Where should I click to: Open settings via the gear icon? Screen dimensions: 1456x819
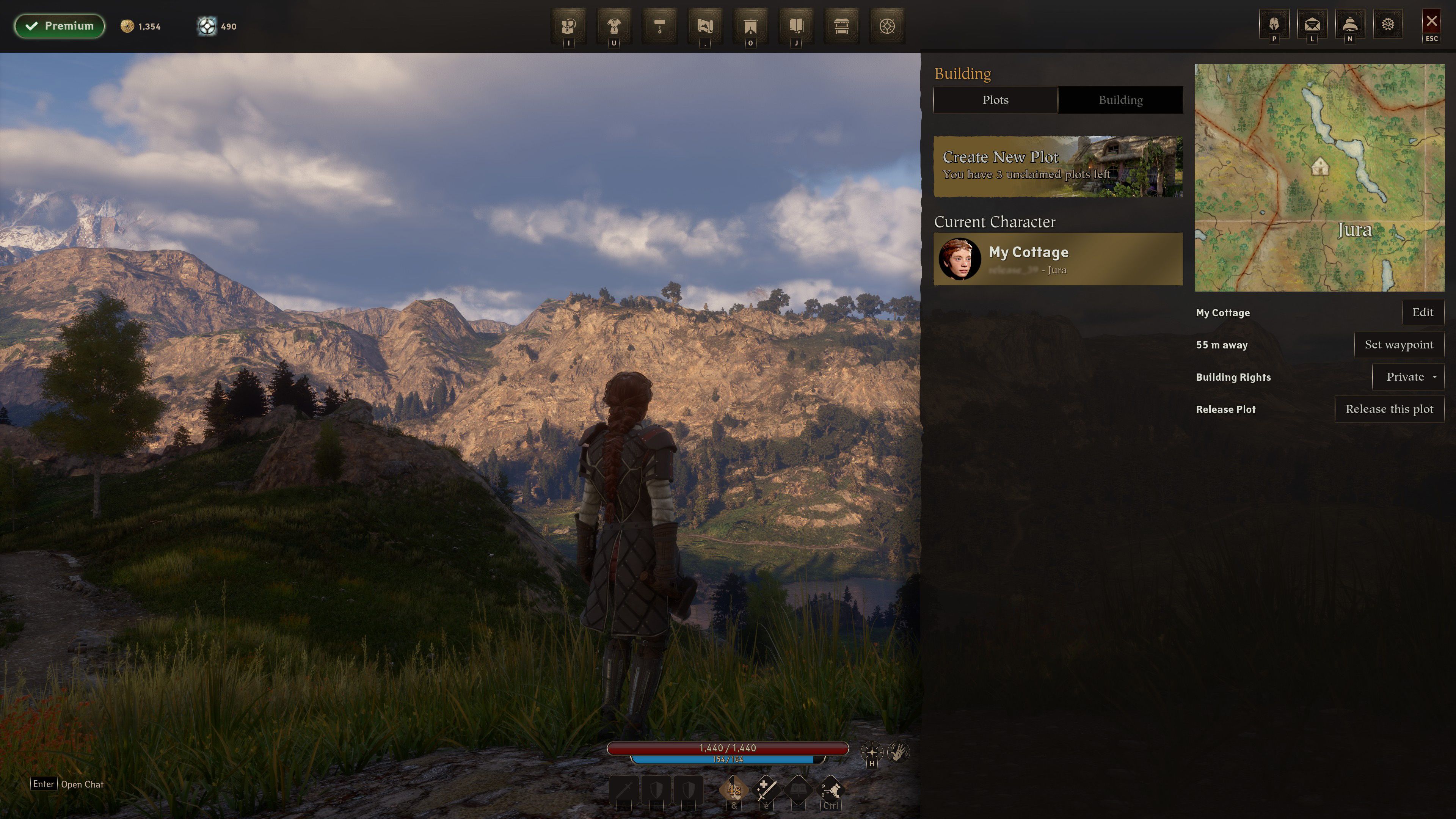1388,25
